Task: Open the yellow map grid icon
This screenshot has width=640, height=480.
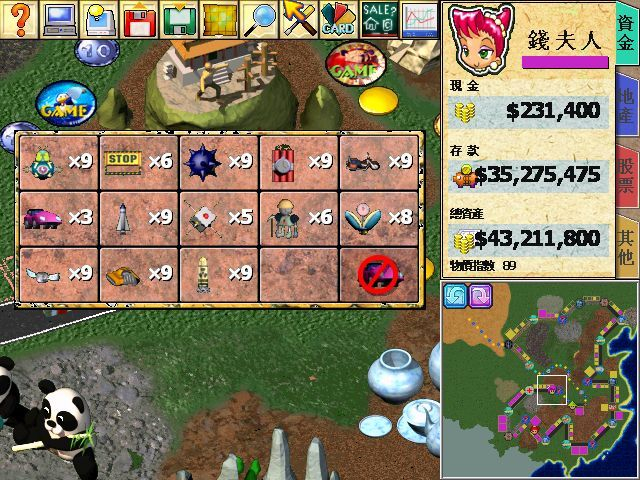Action: [x=220, y=19]
